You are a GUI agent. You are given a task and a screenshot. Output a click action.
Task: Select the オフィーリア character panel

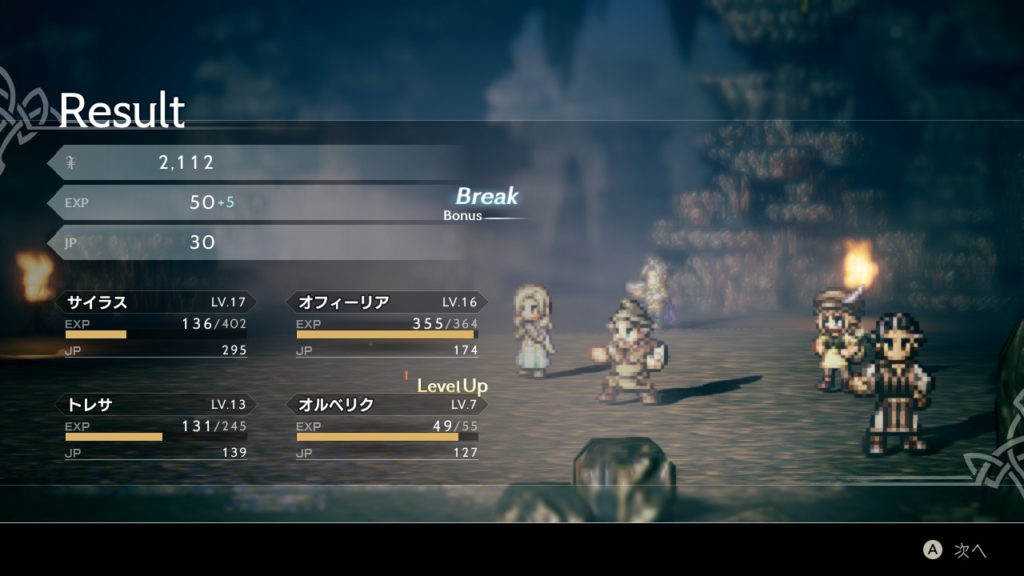[x=387, y=324]
